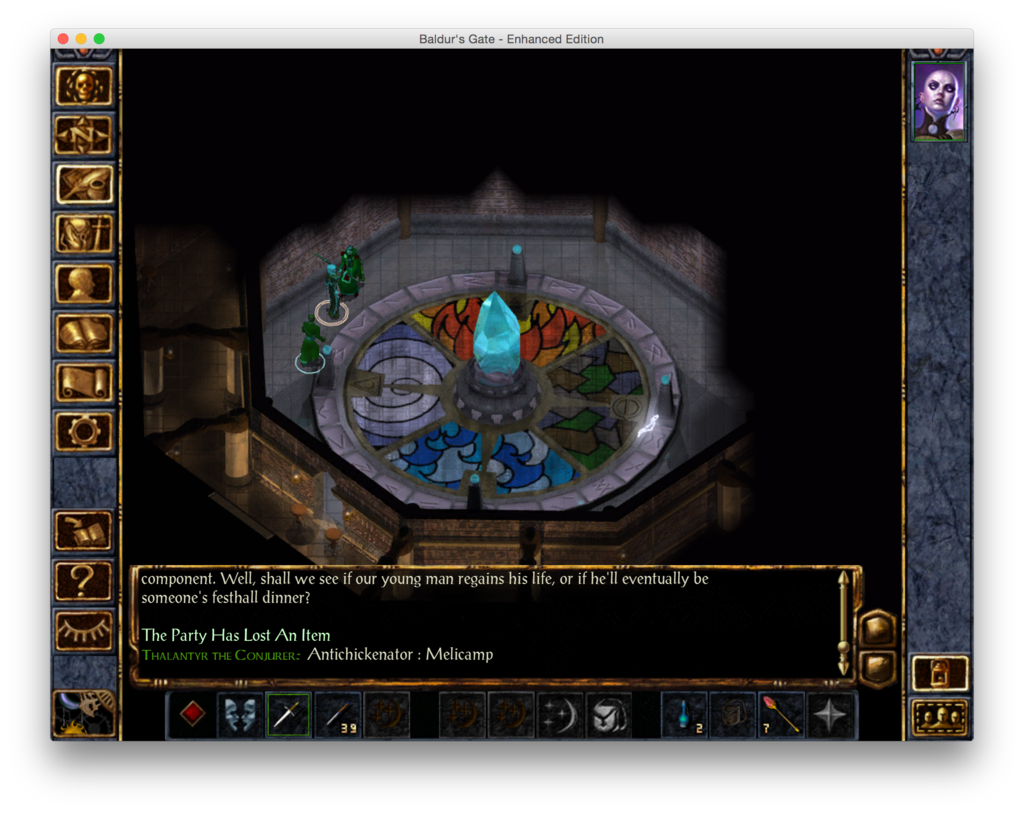Open the mage spellbook

pos(84,333)
